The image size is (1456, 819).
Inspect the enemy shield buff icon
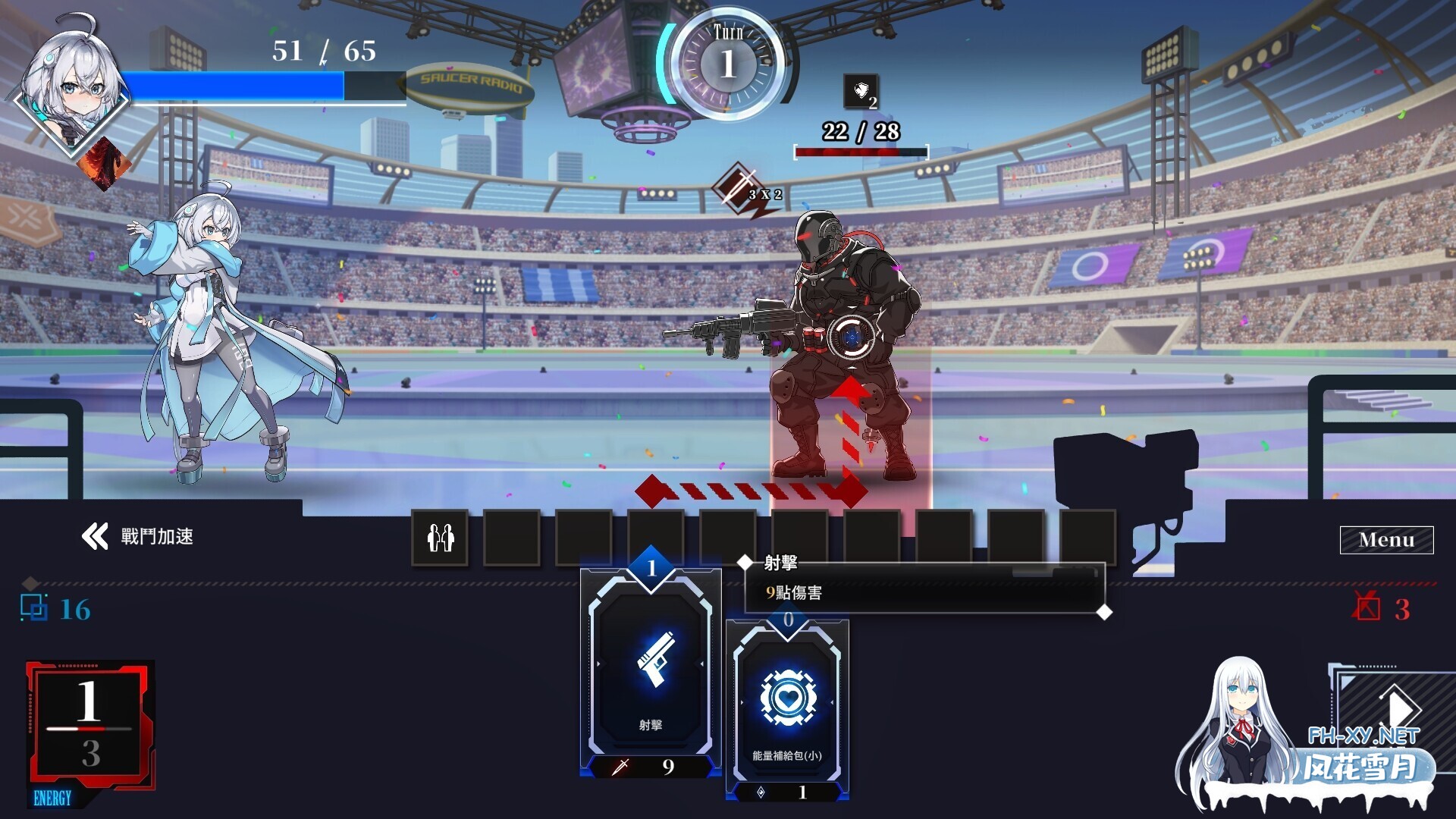(x=861, y=92)
